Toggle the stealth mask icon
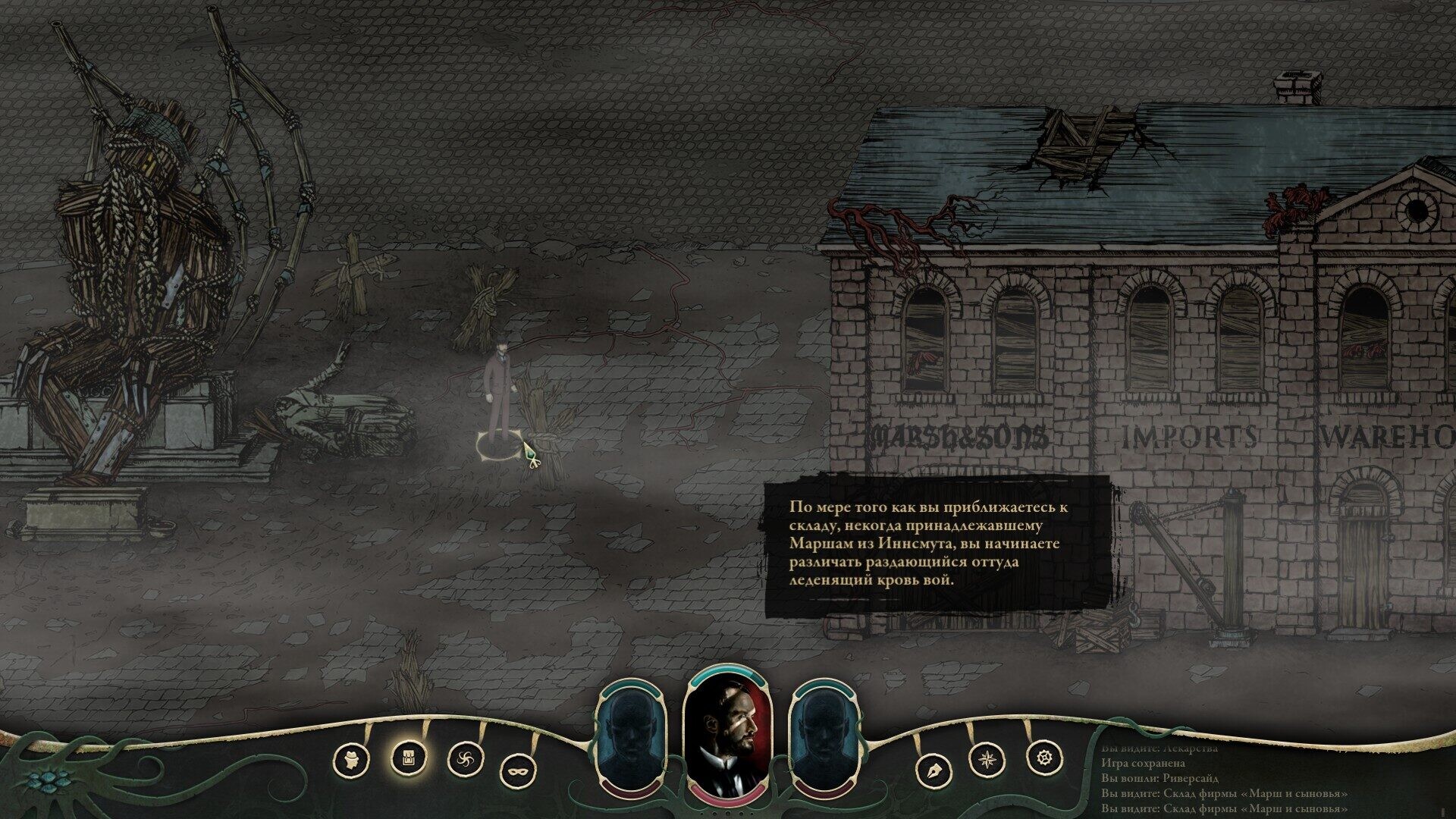 coord(519,771)
